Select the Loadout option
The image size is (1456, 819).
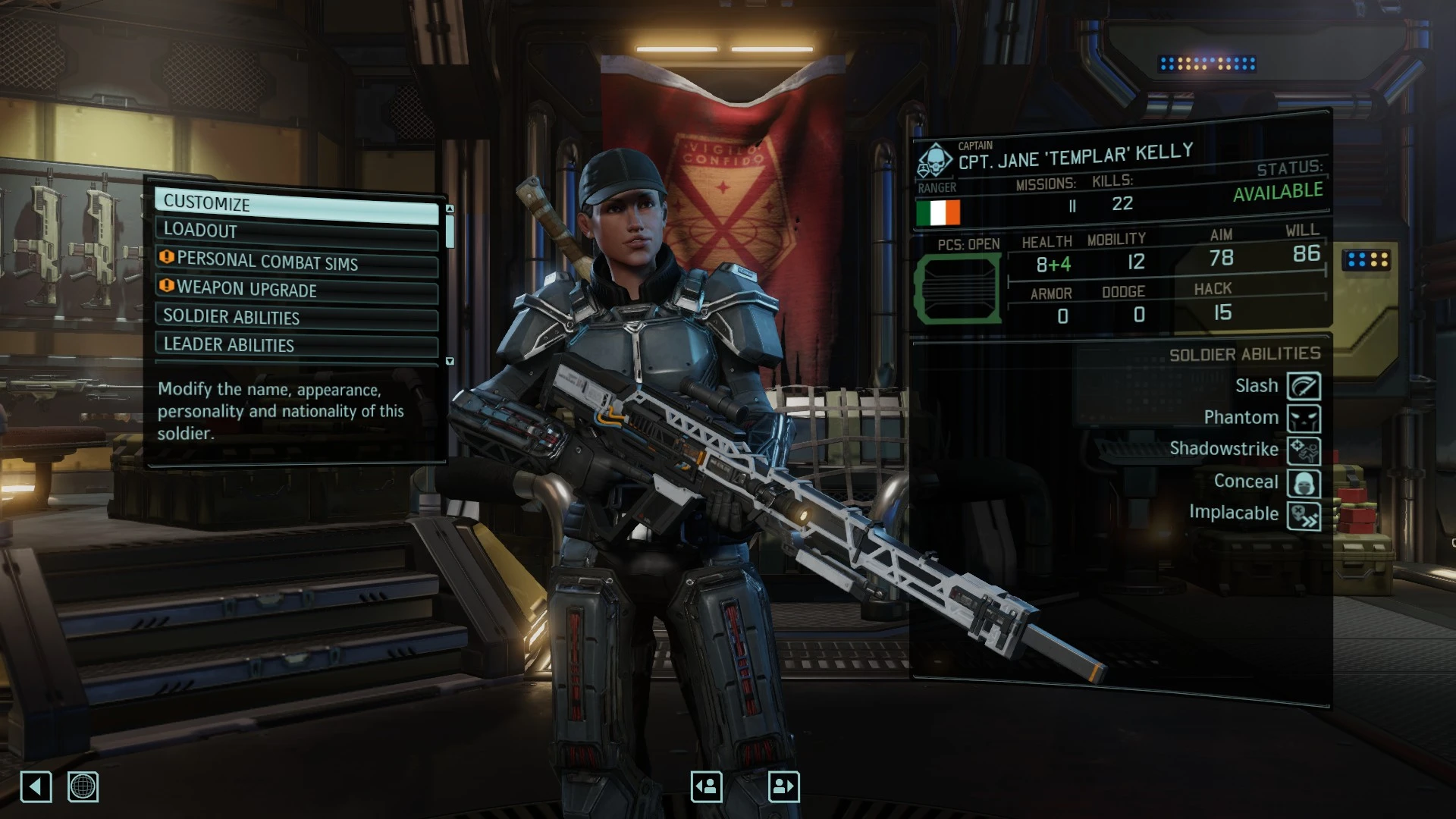pyautogui.click(x=296, y=231)
